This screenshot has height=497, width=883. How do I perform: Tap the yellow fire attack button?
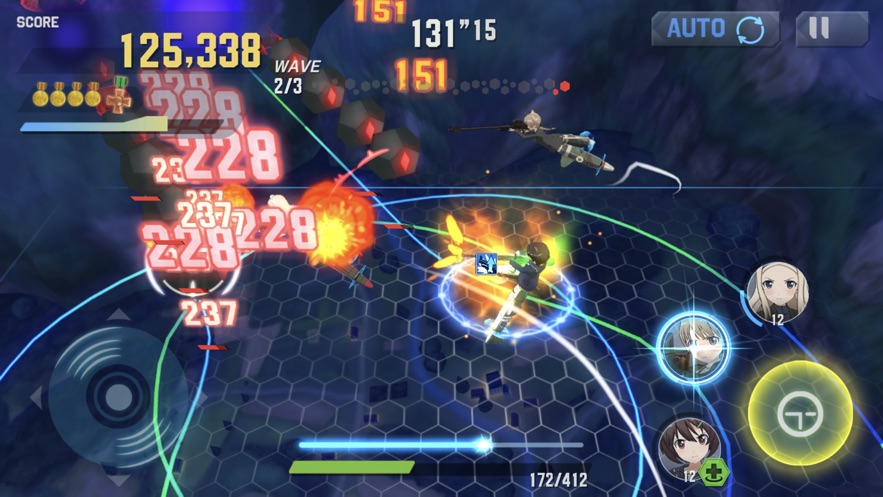point(800,412)
